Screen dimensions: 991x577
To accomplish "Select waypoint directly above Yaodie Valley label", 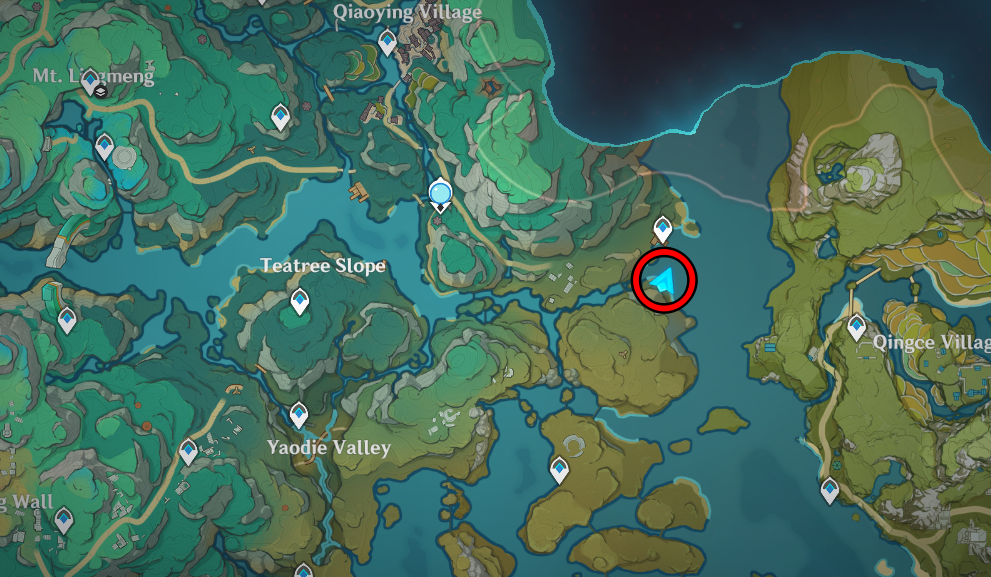I will [298, 413].
